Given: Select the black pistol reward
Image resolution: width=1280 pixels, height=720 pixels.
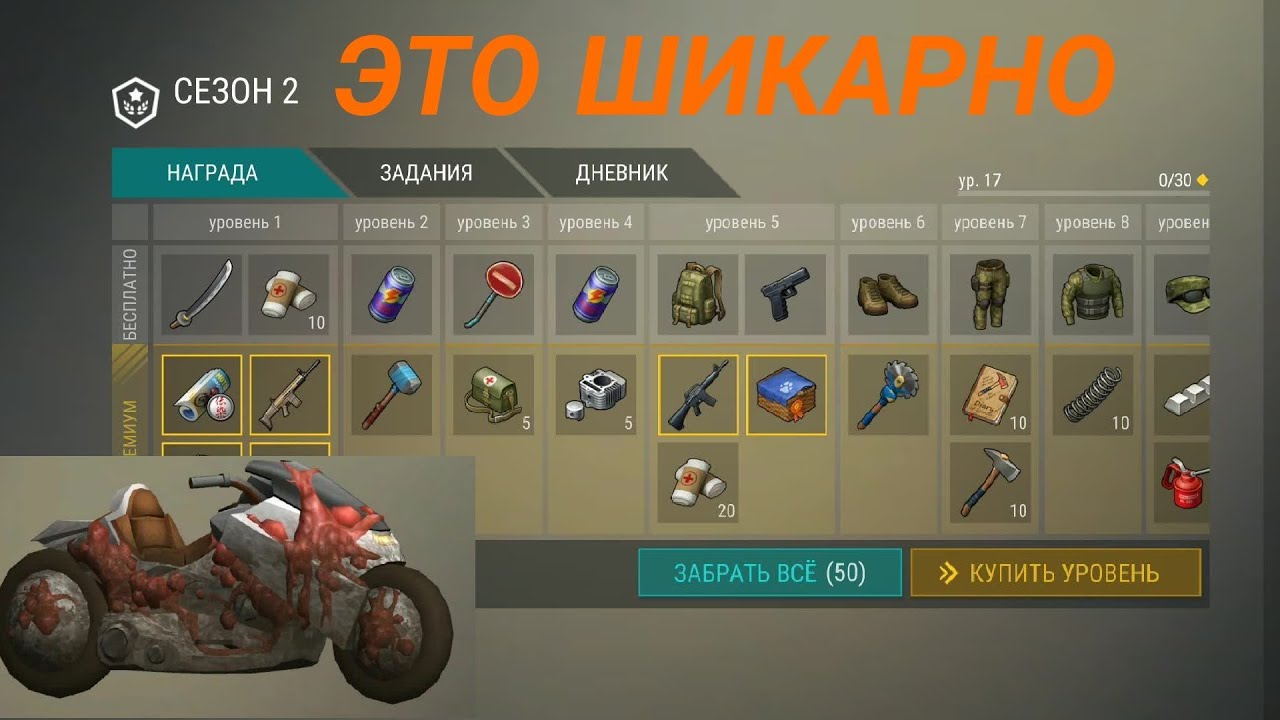Looking at the screenshot, I should 785,294.
